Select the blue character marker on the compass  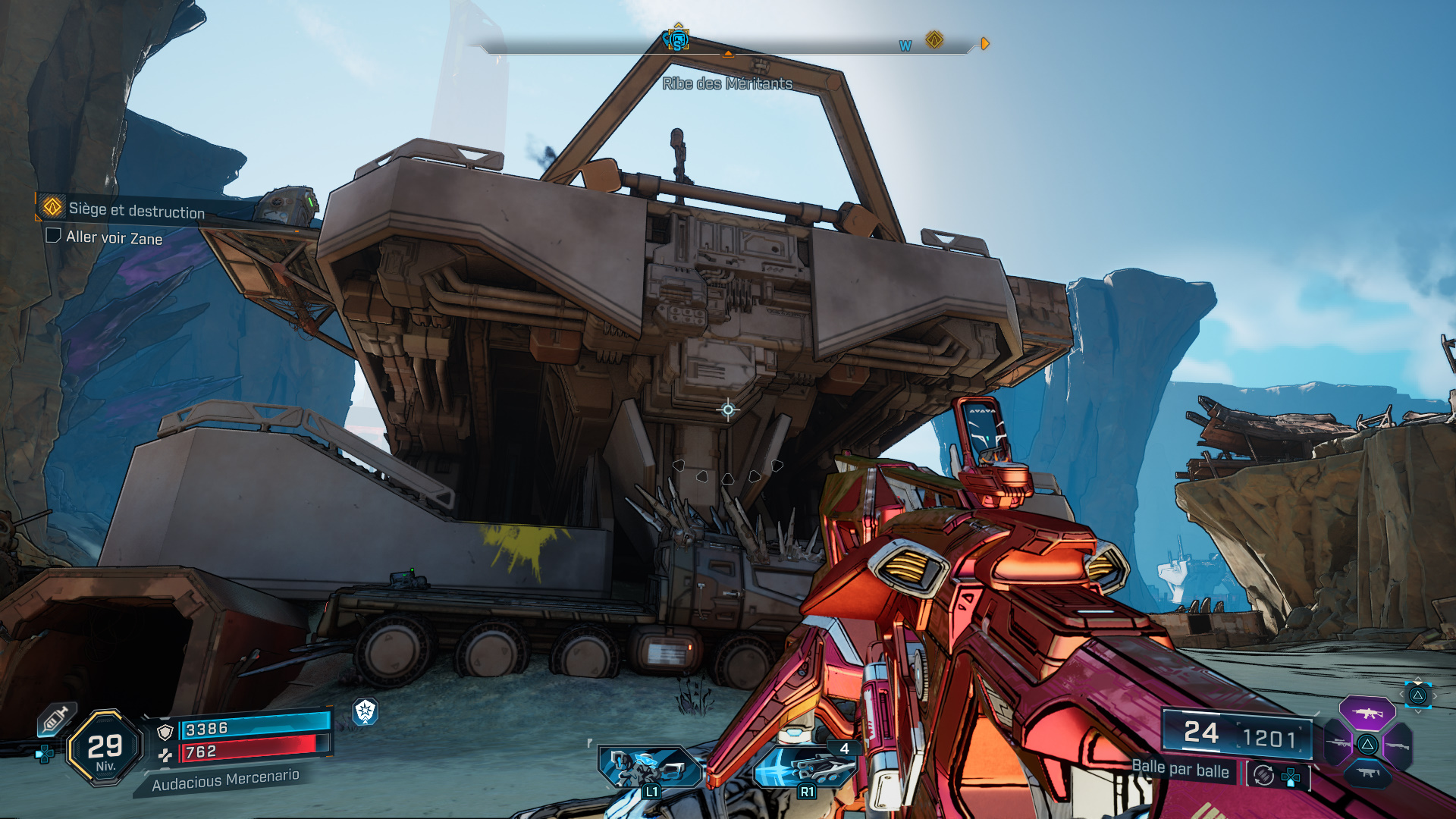tap(677, 40)
